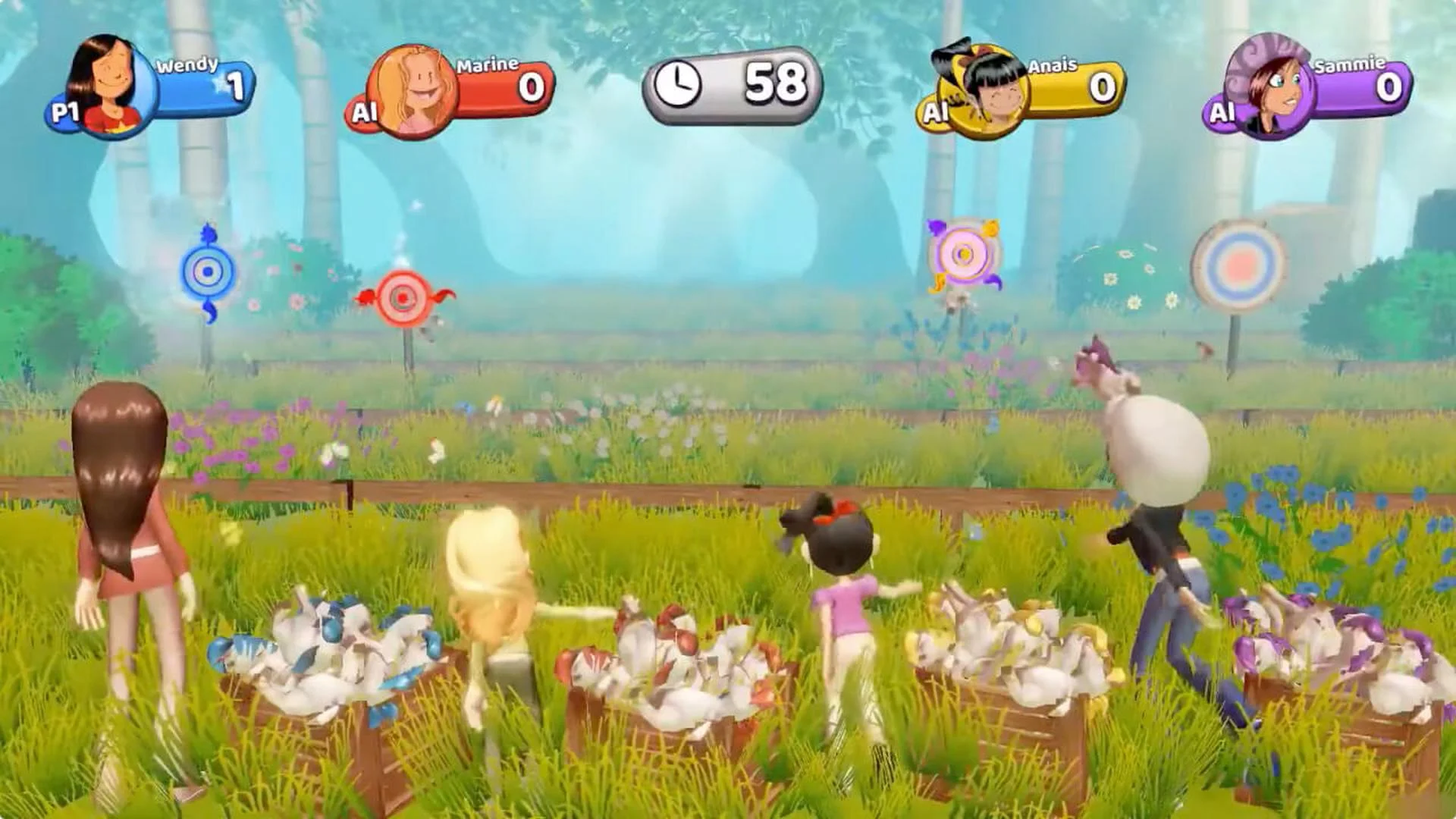Open Sammie's purple score banner
This screenshot has height=819, width=1456.
click(1350, 87)
